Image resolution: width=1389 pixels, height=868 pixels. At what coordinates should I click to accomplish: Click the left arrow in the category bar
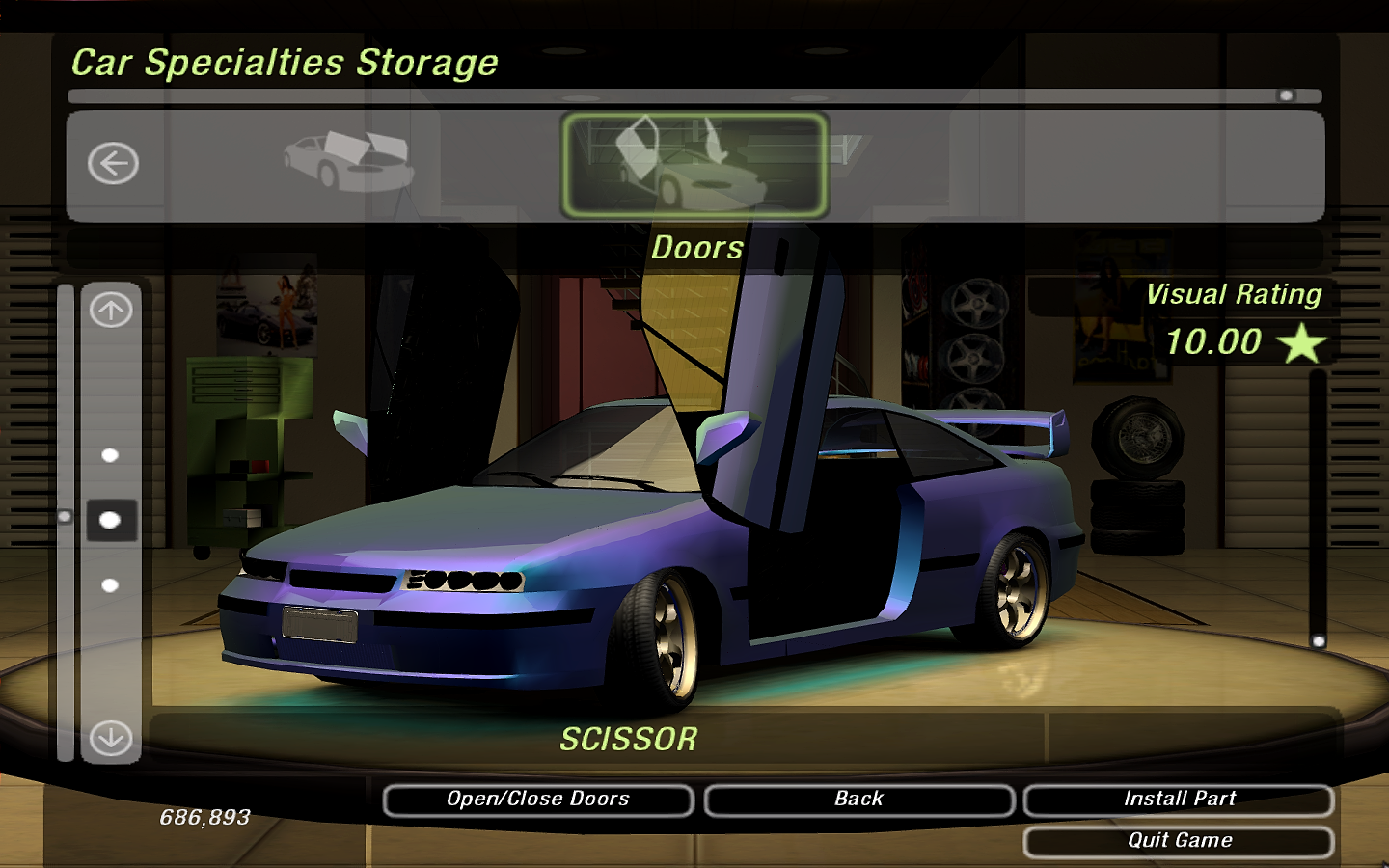coord(114,163)
